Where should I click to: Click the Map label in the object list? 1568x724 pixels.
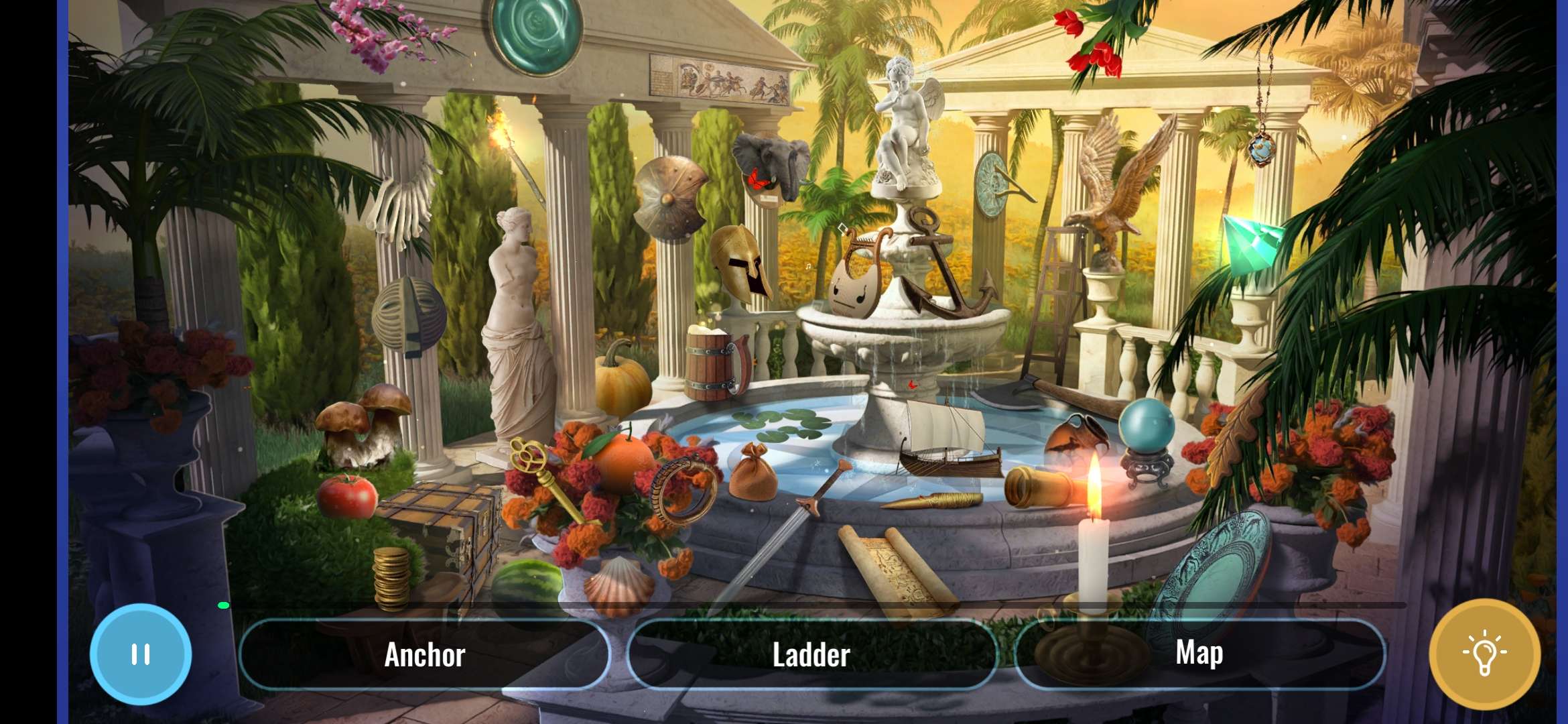coord(1199,654)
